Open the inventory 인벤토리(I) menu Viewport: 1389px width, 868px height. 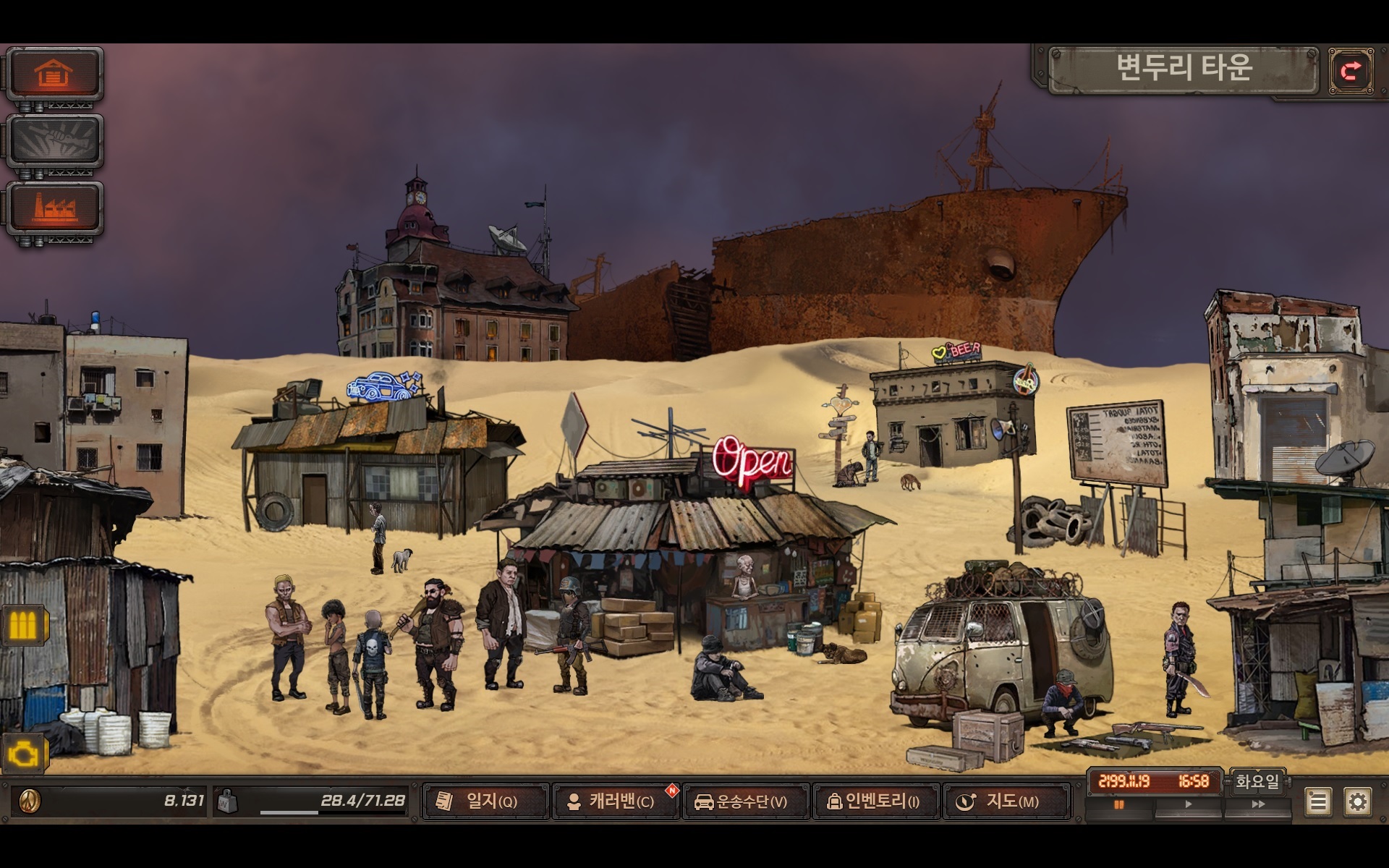pos(876,801)
